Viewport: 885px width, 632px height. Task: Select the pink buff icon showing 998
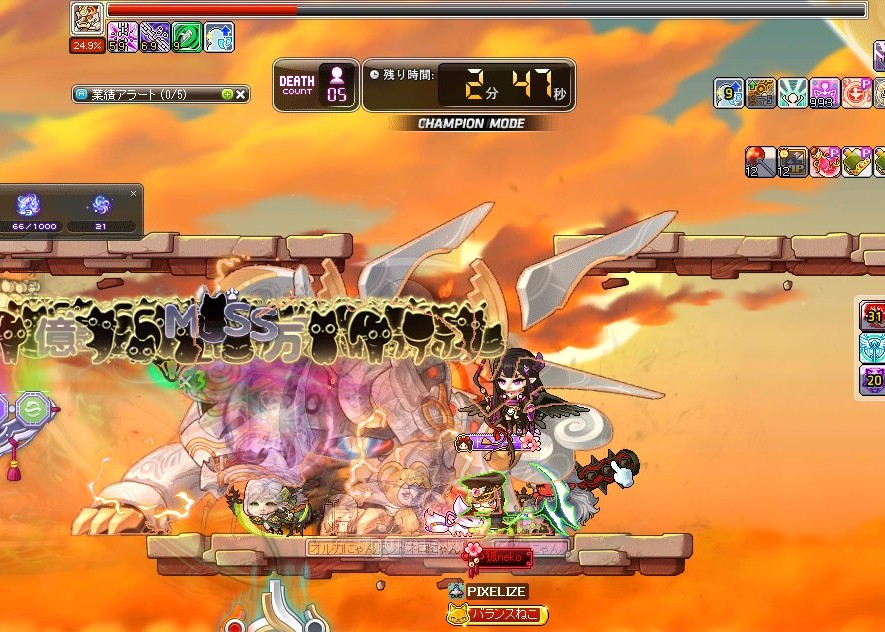(x=825, y=93)
